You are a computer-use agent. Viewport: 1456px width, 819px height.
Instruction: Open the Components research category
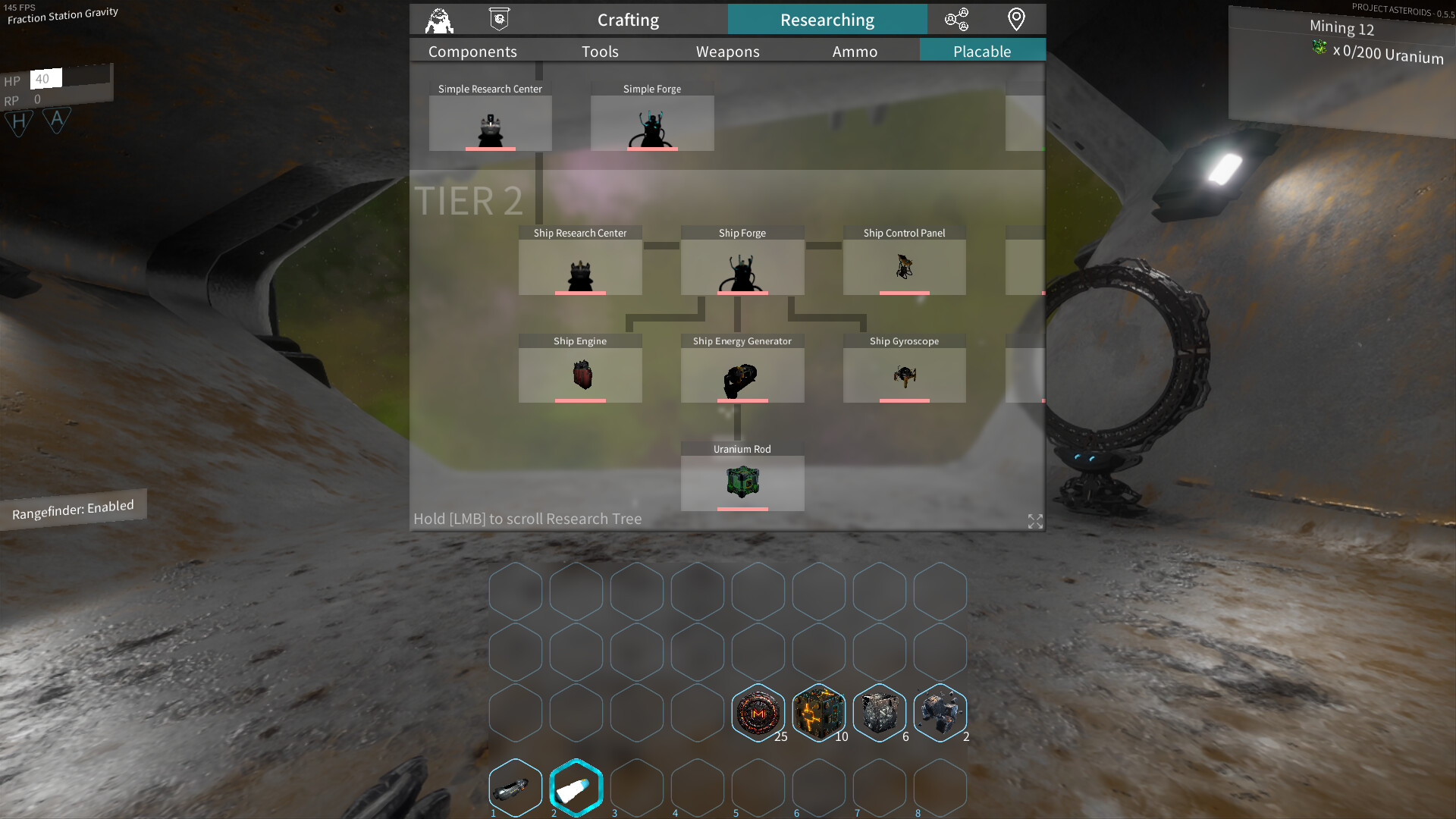[472, 51]
